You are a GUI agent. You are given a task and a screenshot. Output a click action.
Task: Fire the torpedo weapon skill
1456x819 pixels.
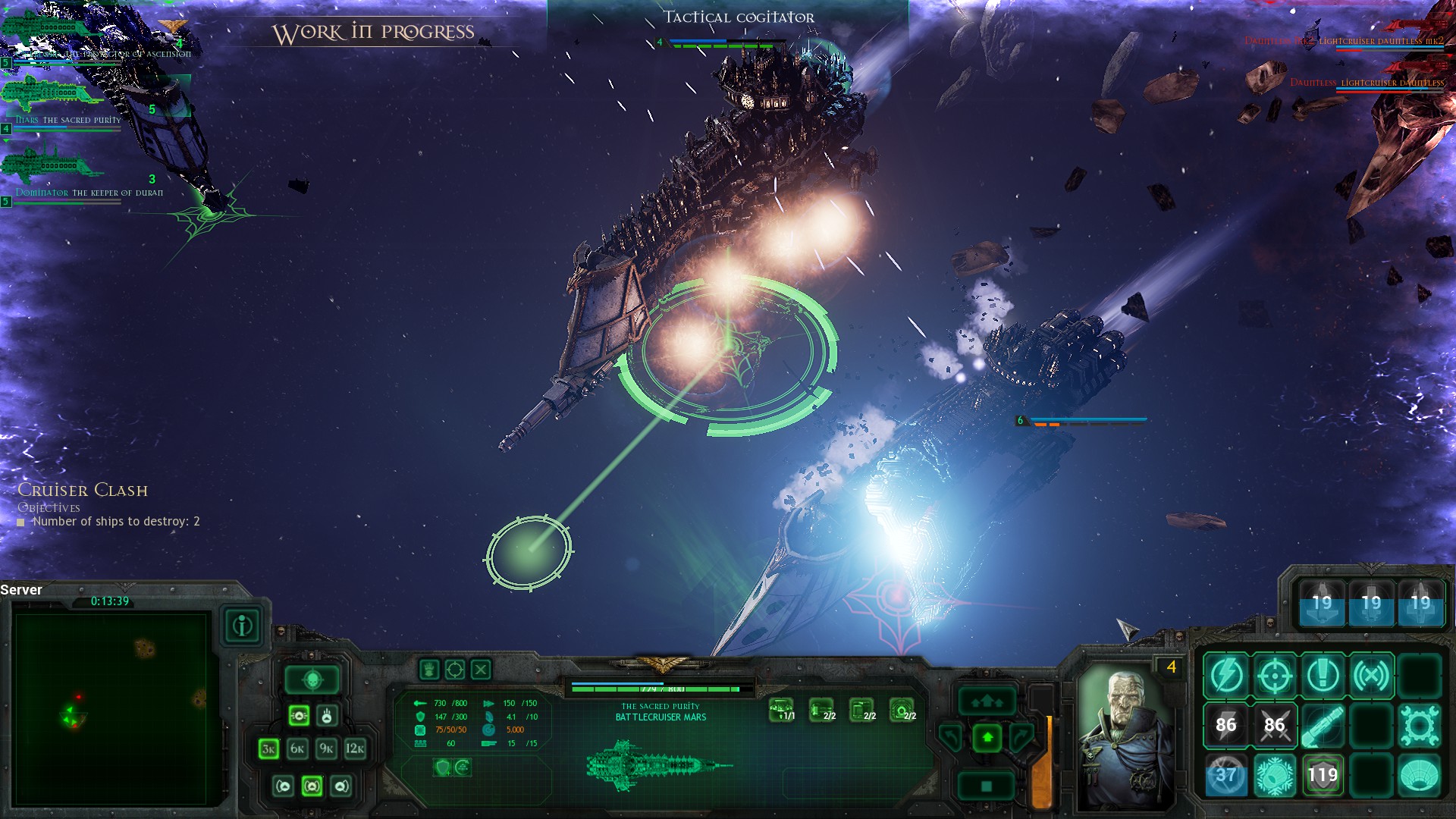(x=1323, y=725)
